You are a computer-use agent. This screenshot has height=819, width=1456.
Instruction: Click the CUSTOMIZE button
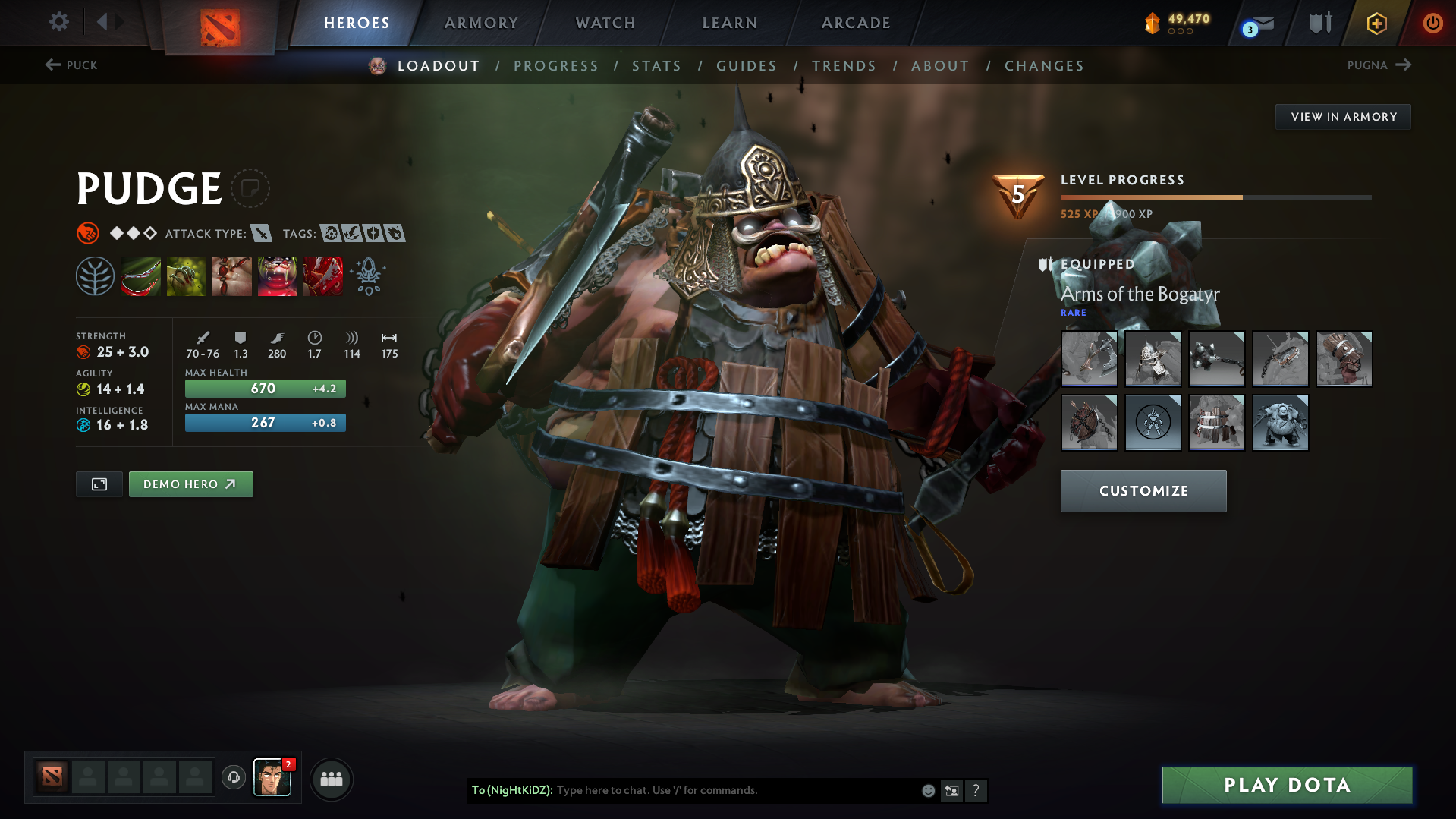1143,490
